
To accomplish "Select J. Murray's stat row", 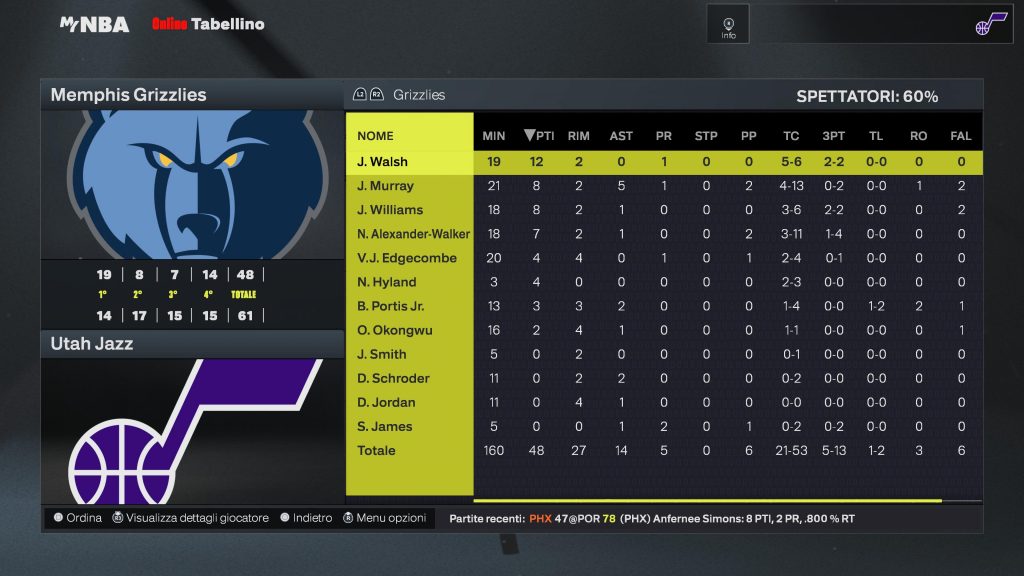I will (386, 186).
